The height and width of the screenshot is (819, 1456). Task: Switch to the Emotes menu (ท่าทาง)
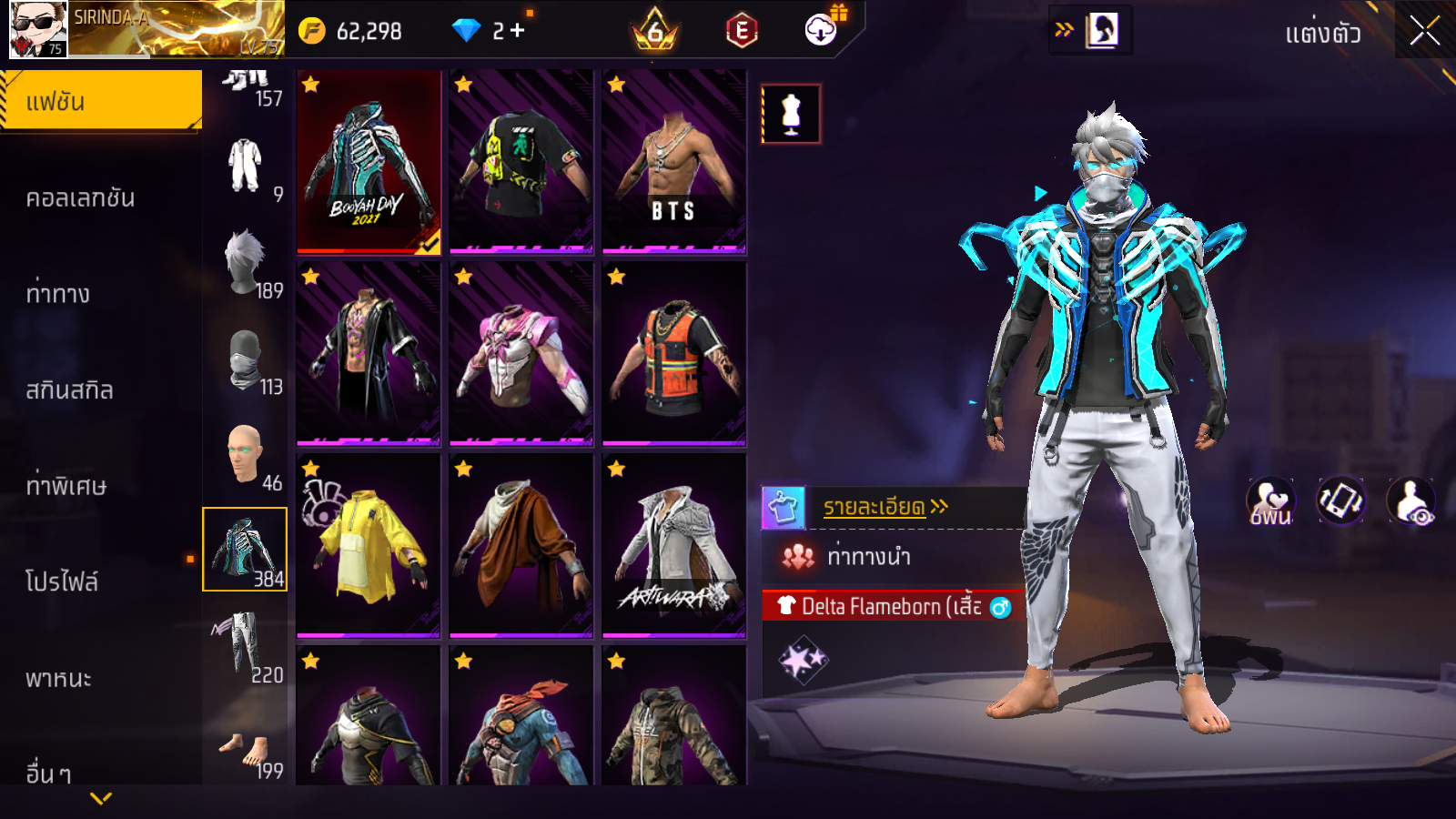click(58, 294)
